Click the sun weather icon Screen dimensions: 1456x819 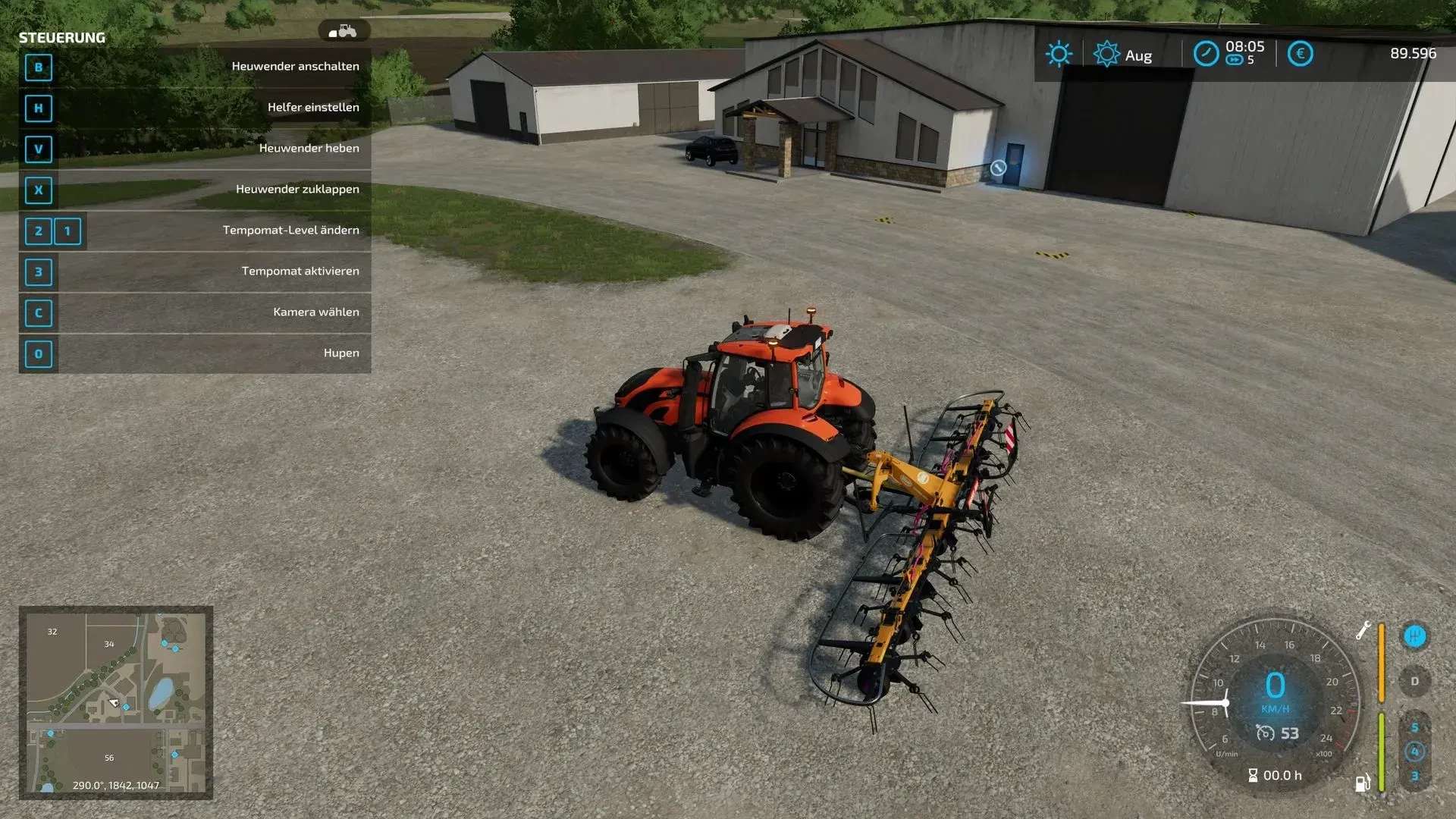click(1059, 54)
